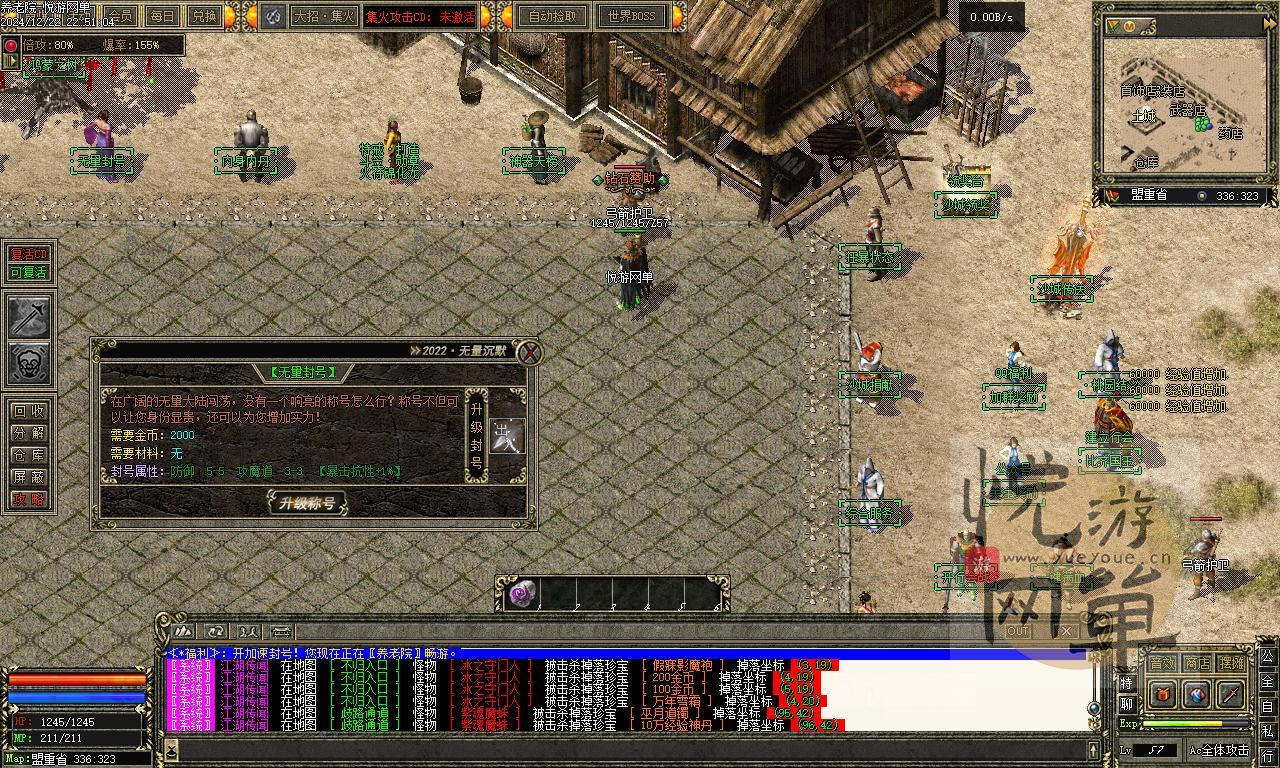Toggle 自动捡取 auto pickup

tap(553, 16)
